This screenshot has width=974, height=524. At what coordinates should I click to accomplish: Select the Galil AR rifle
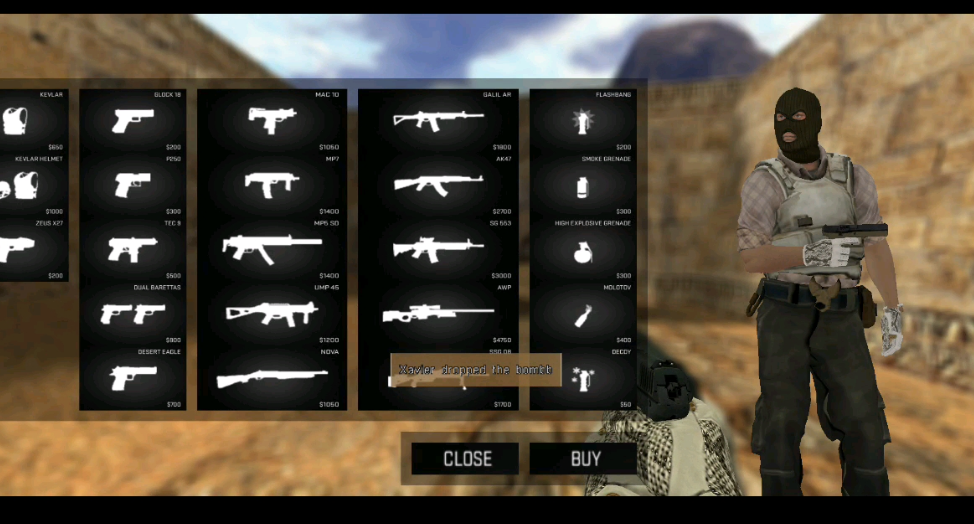(x=438, y=121)
